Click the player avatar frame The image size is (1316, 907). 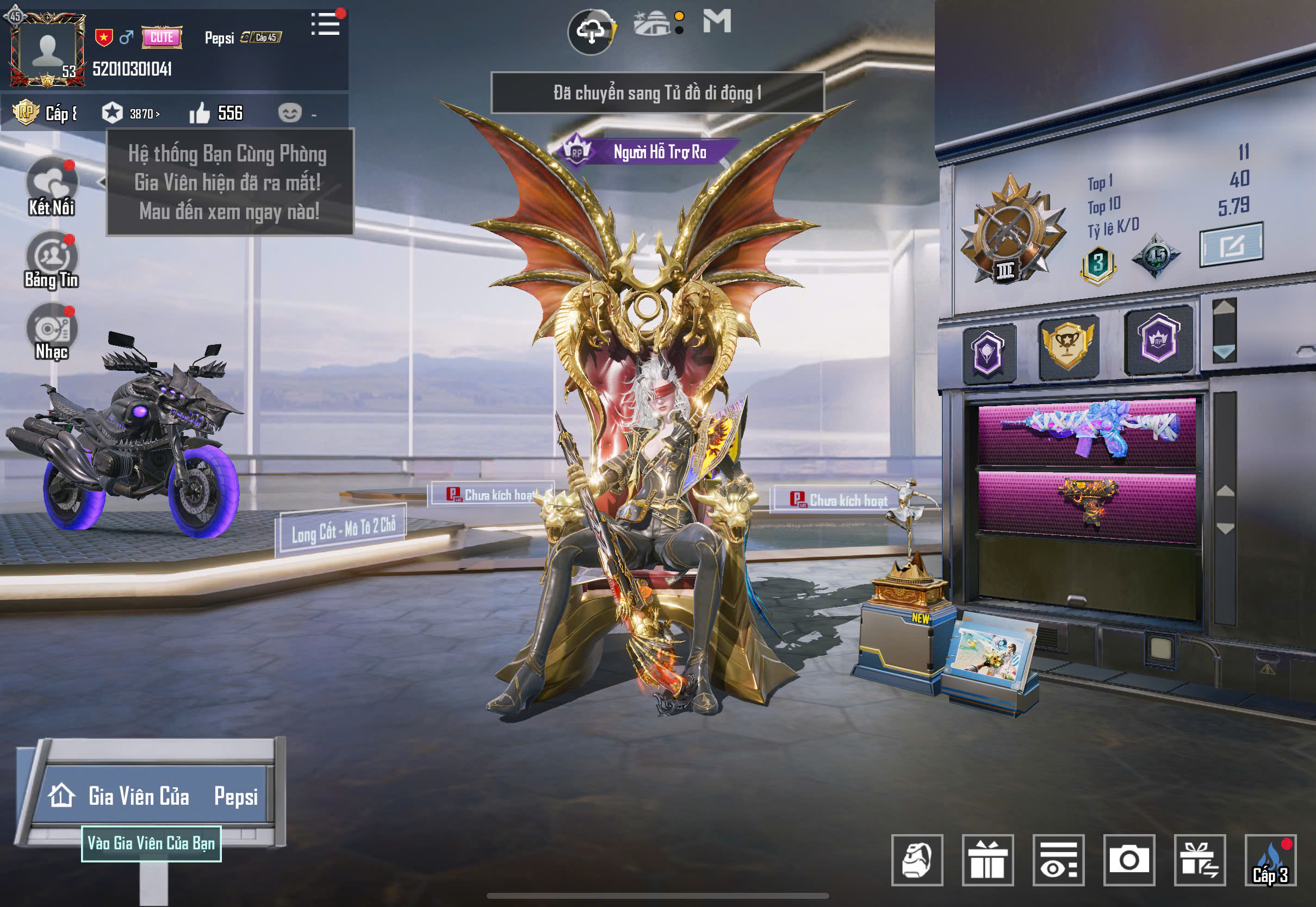tap(47, 50)
